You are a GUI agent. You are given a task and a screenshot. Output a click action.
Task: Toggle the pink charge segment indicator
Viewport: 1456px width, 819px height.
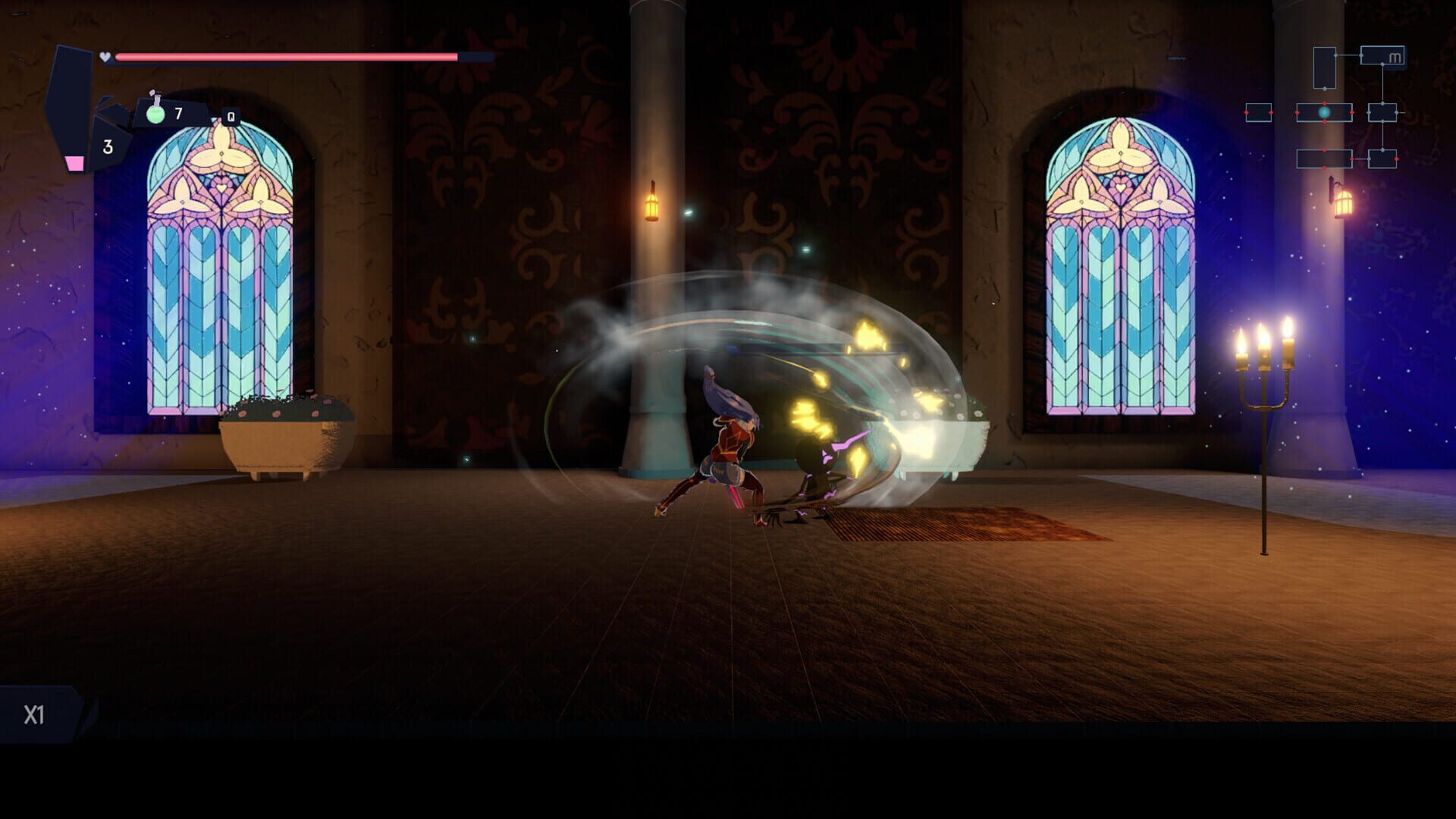pyautogui.click(x=75, y=163)
